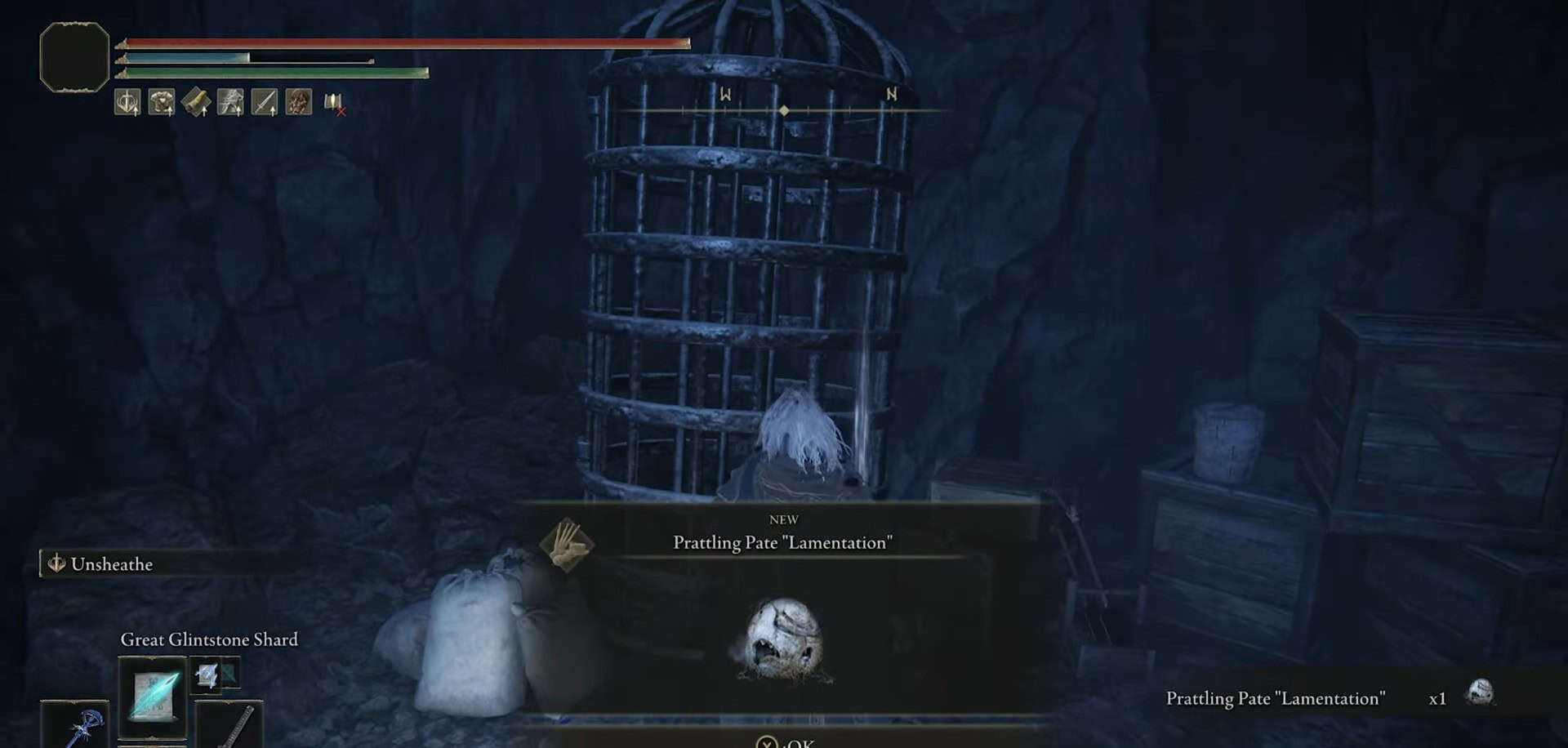
Task: Click the diamond marker on the compass
Action: point(785,110)
